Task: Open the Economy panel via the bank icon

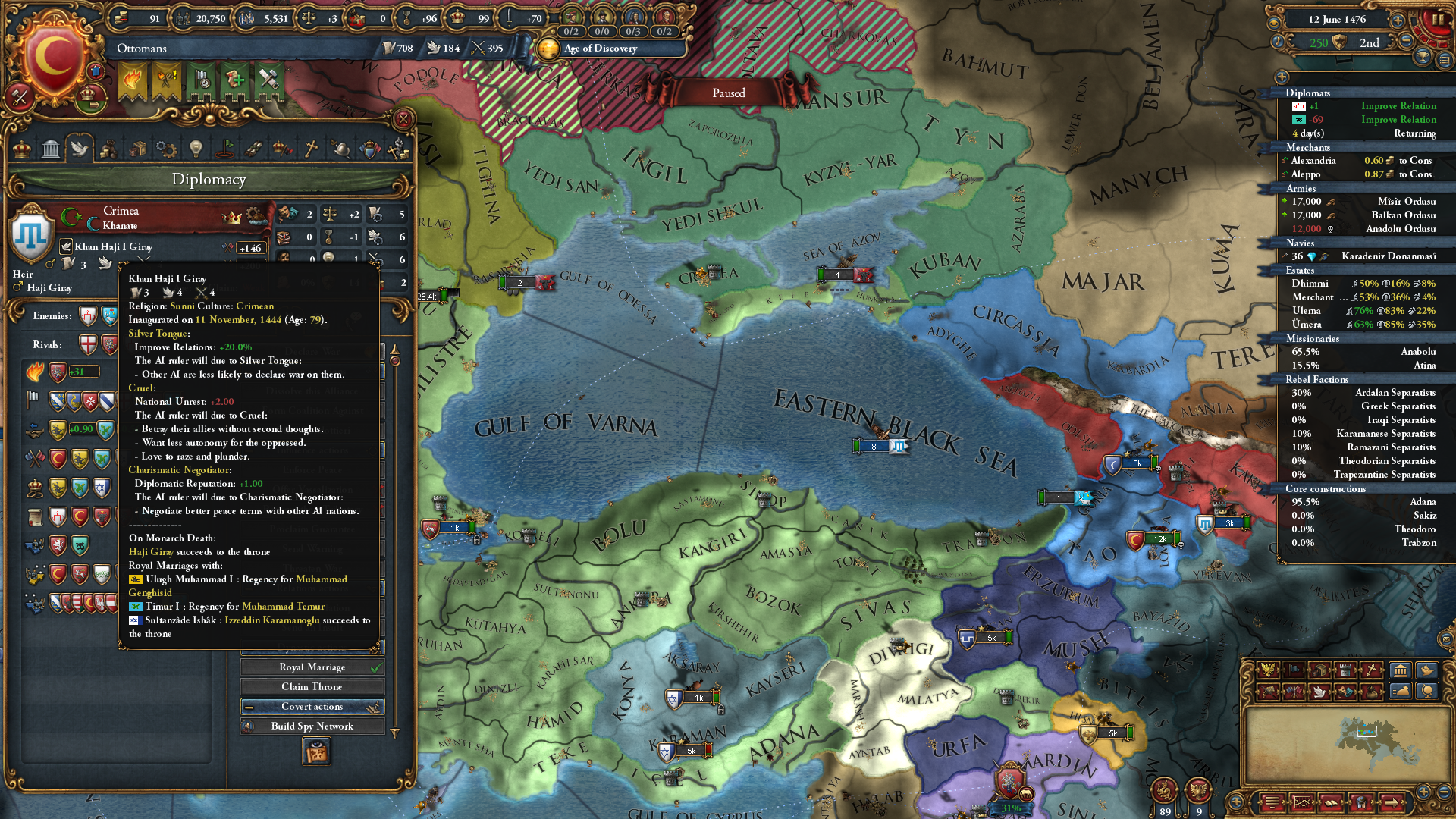Action: point(50,149)
